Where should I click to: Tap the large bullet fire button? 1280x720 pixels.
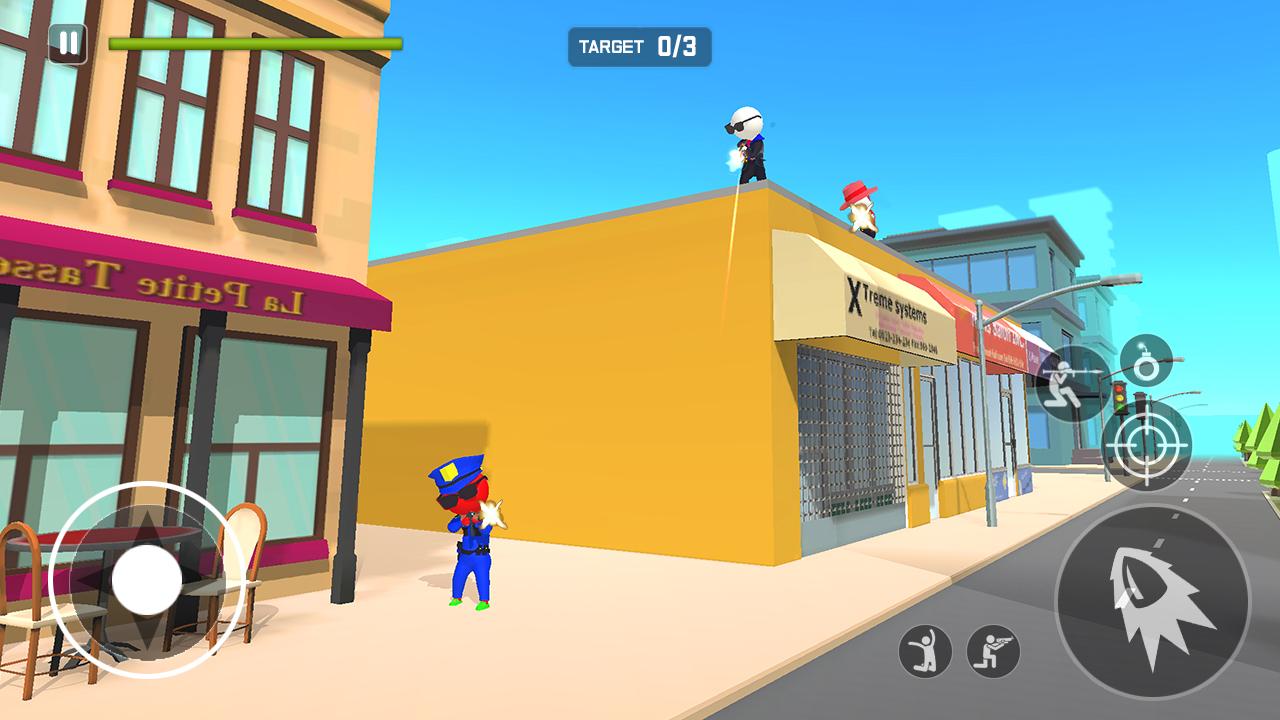click(x=1152, y=601)
